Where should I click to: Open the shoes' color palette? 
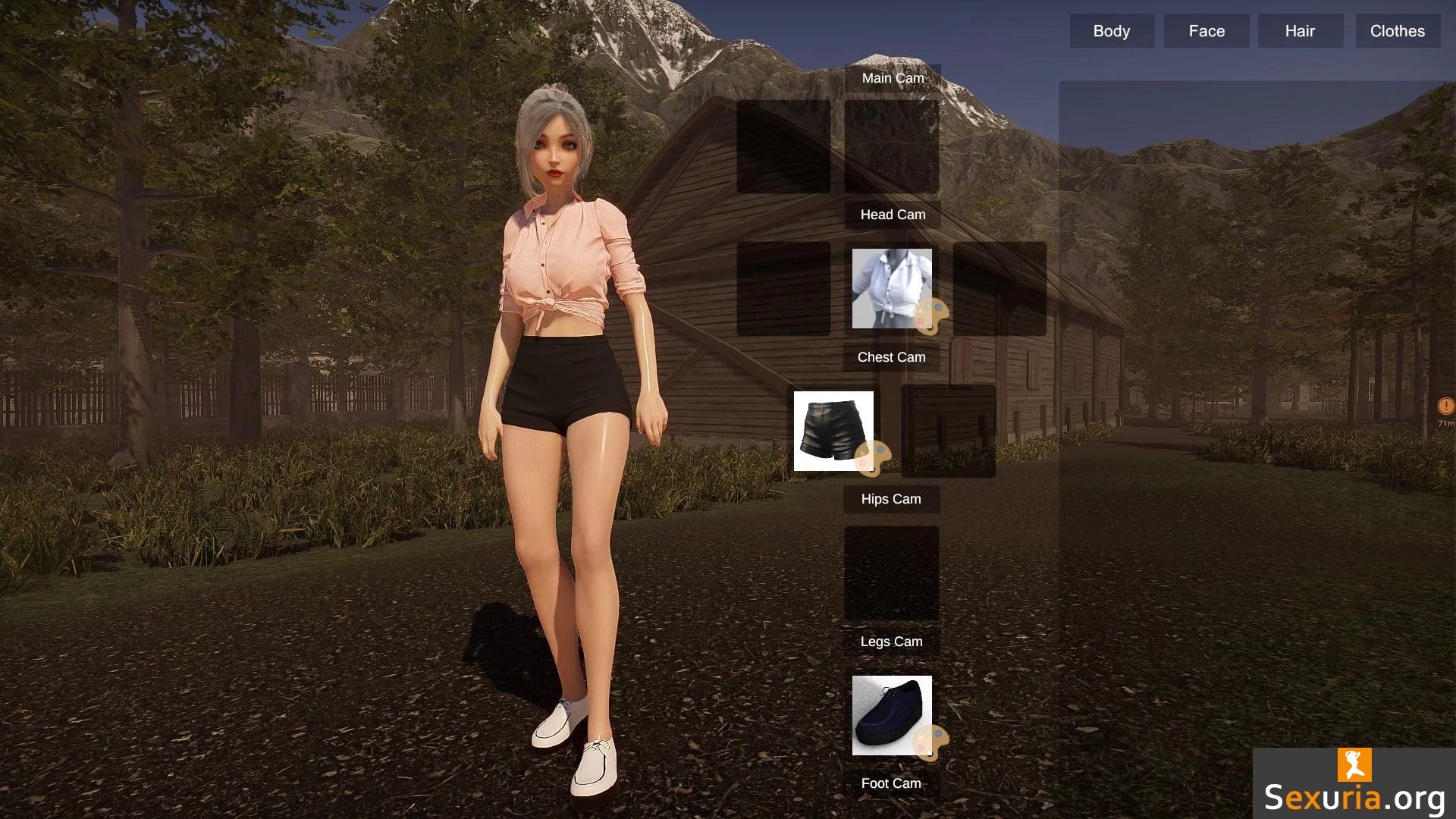point(931,742)
